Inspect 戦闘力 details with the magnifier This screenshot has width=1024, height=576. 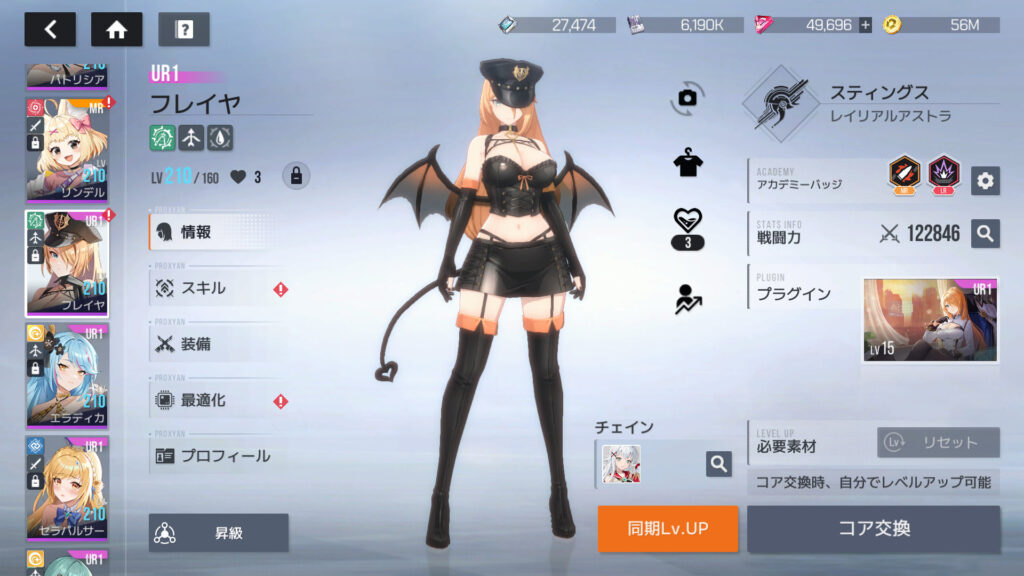point(985,233)
